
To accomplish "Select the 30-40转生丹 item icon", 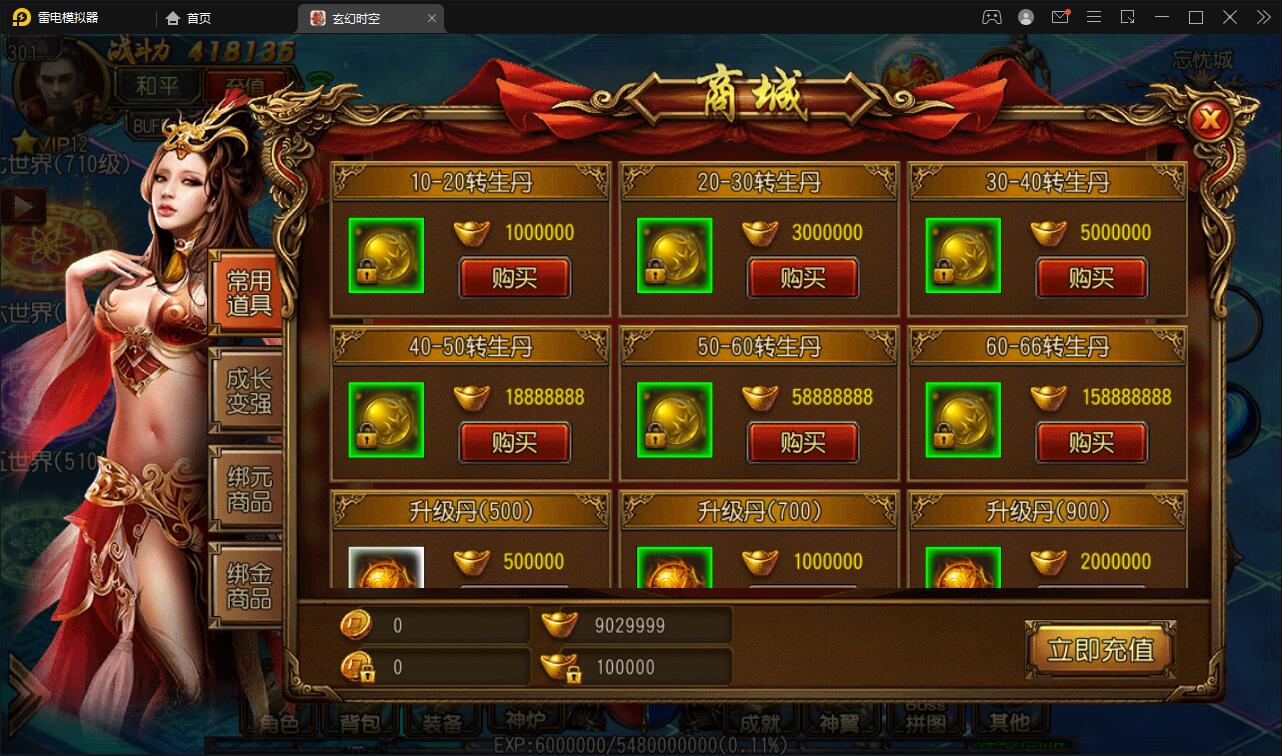I will click(x=963, y=256).
